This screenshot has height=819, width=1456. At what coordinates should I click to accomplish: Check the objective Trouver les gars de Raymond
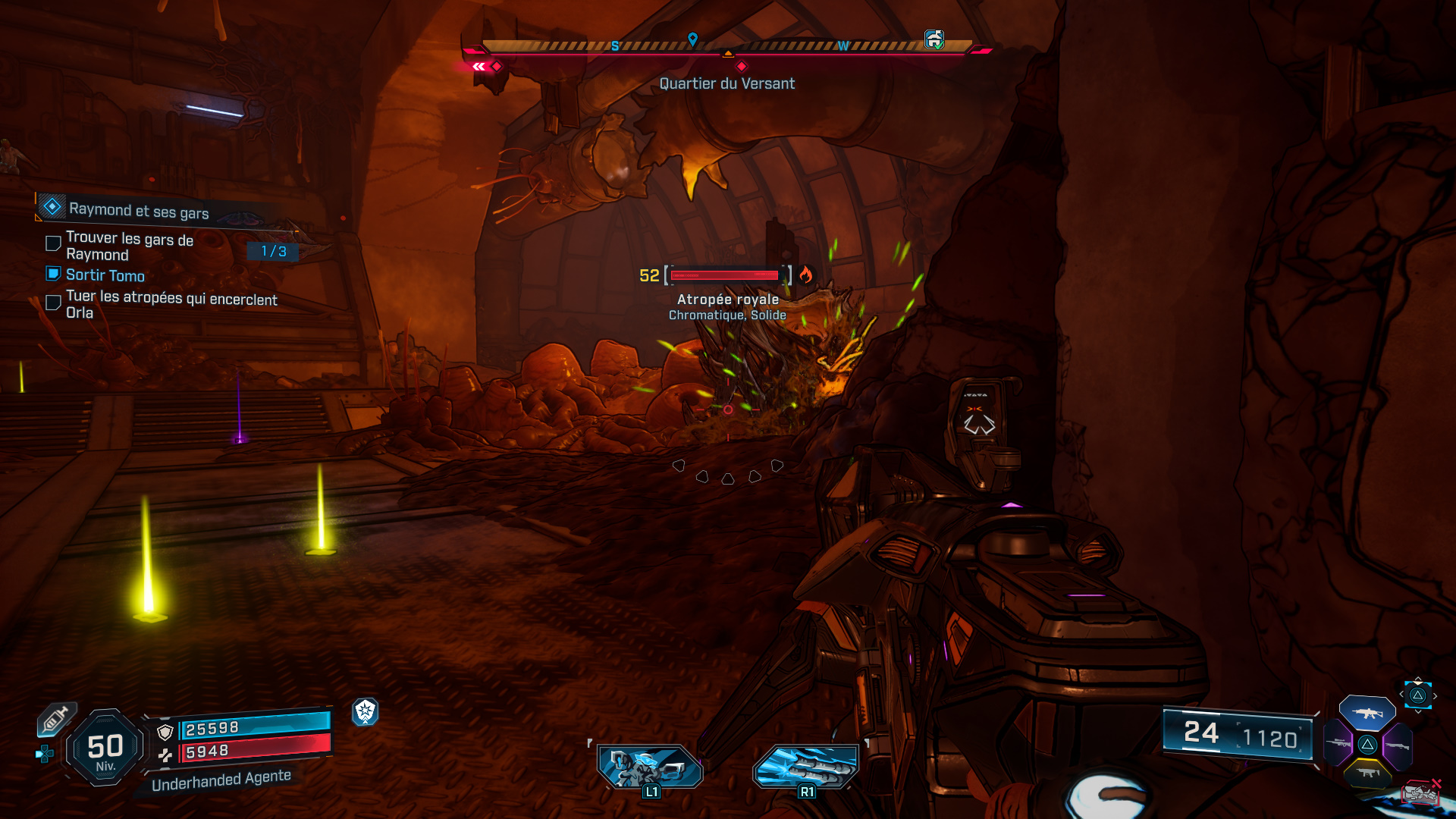52,243
